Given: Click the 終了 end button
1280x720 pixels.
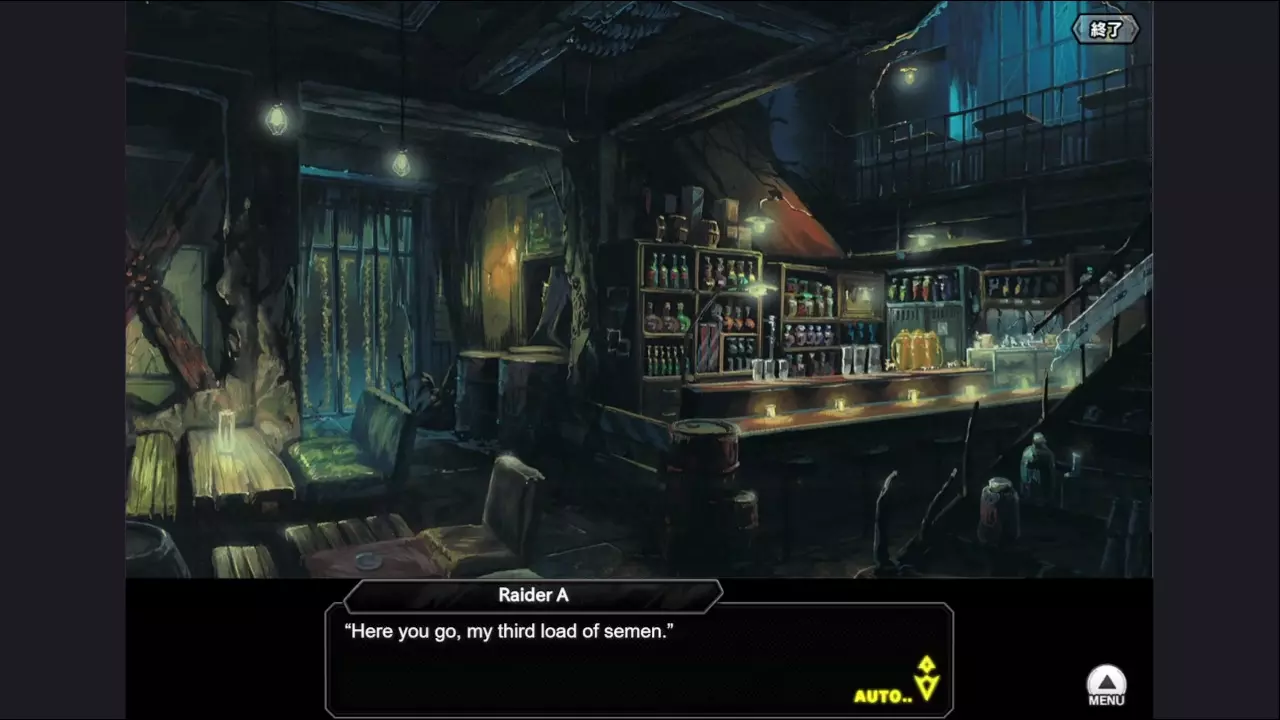Looking at the screenshot, I should coord(1105,30).
